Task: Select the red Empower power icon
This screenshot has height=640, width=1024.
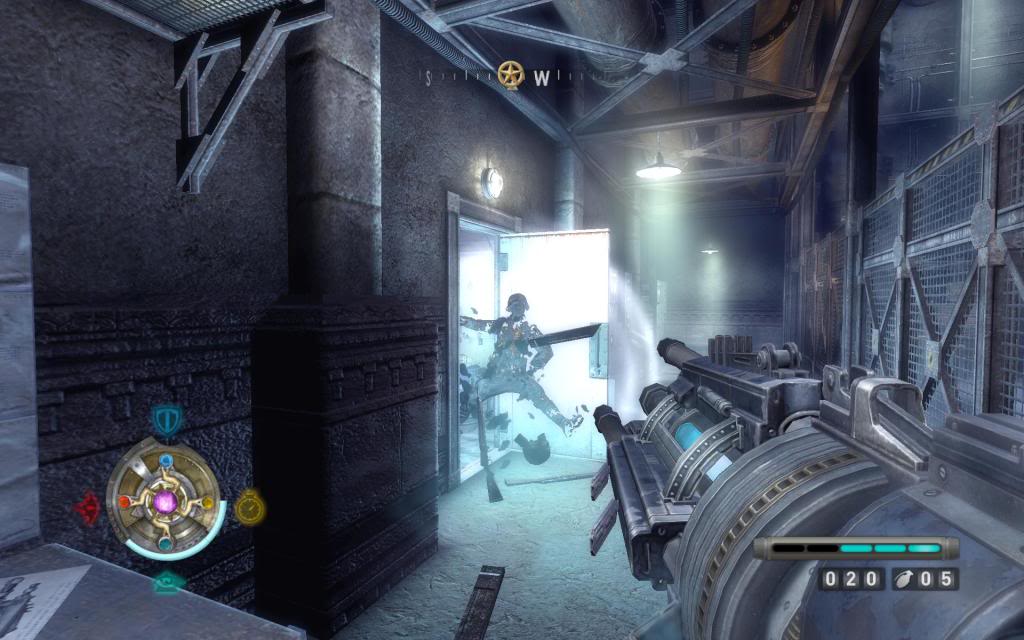Action: (87, 507)
